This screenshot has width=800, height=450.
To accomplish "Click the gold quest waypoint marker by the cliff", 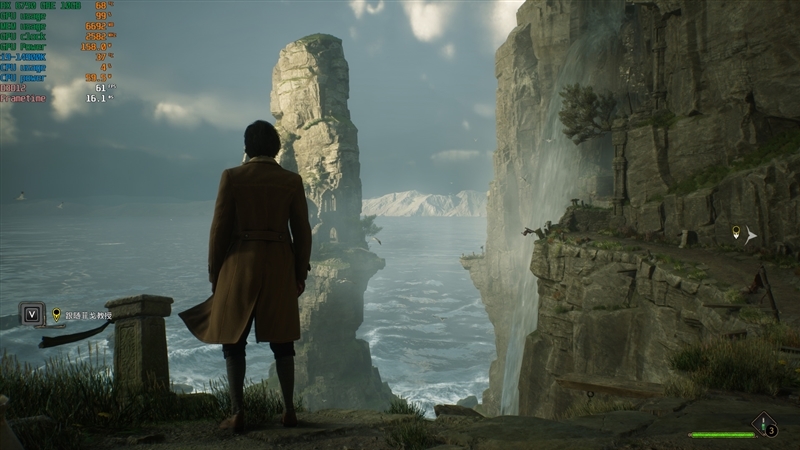I will tap(736, 233).
